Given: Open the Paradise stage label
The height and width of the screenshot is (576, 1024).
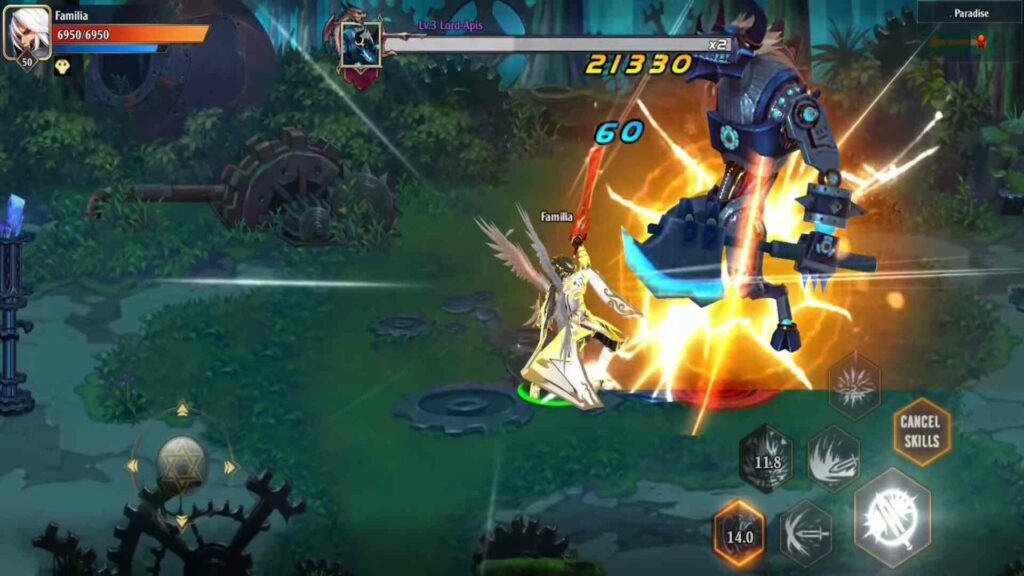Looking at the screenshot, I should [x=968, y=14].
